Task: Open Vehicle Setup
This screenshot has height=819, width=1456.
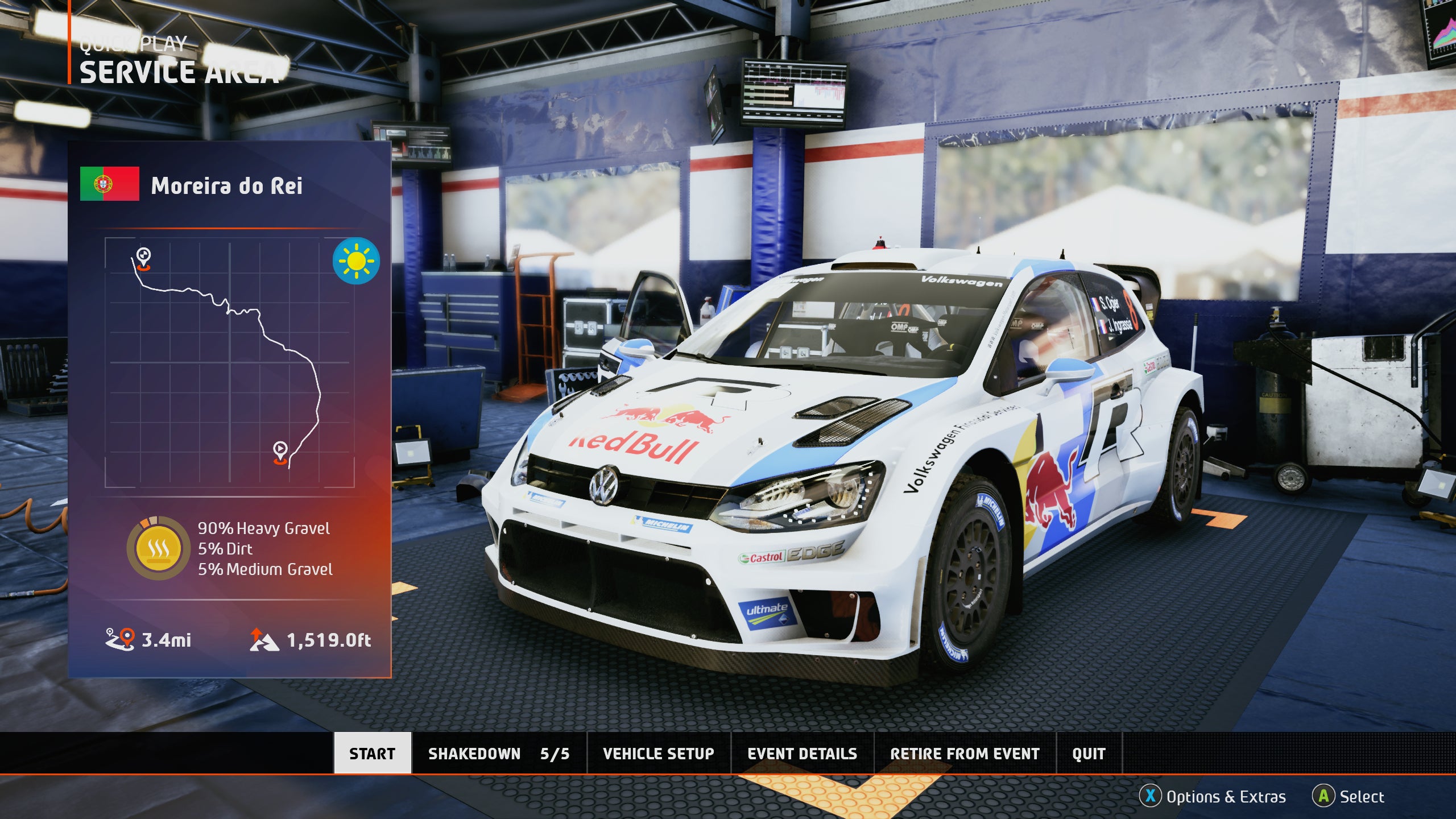Action: point(658,753)
